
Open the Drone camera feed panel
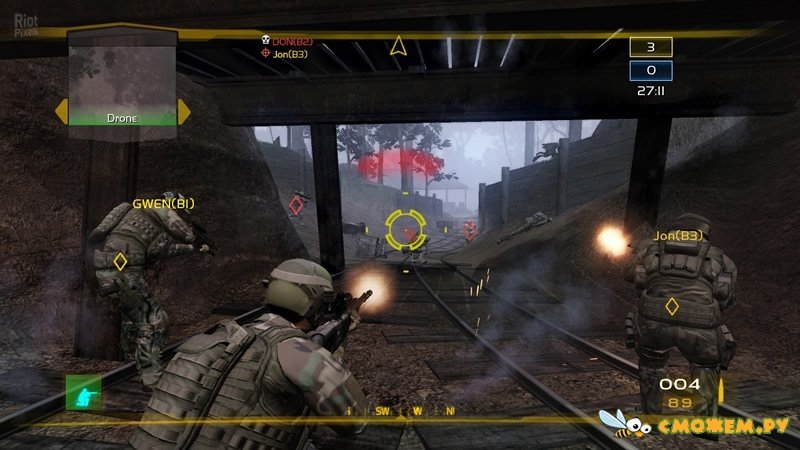[121, 80]
